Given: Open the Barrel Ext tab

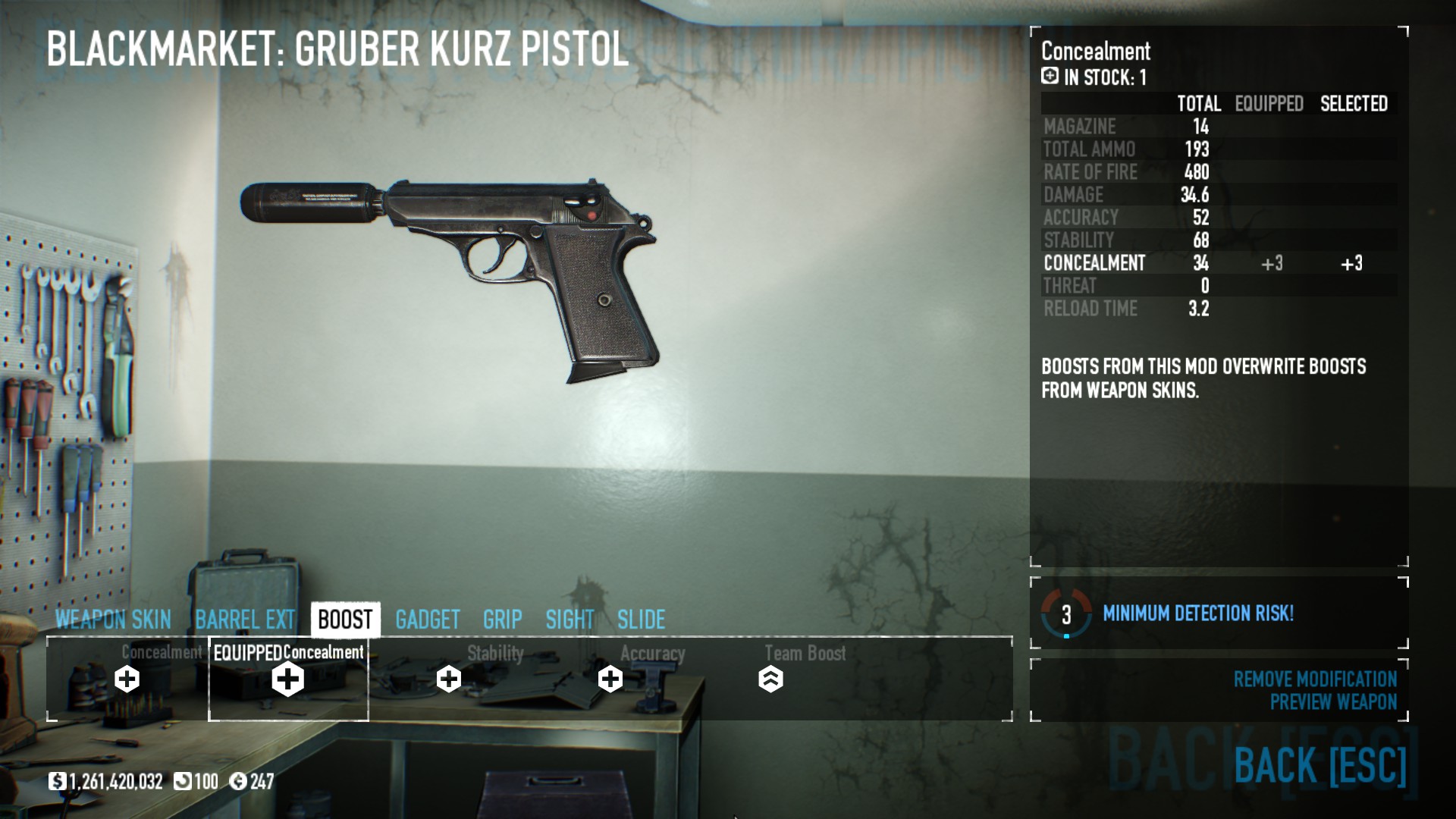Looking at the screenshot, I should point(244,620).
